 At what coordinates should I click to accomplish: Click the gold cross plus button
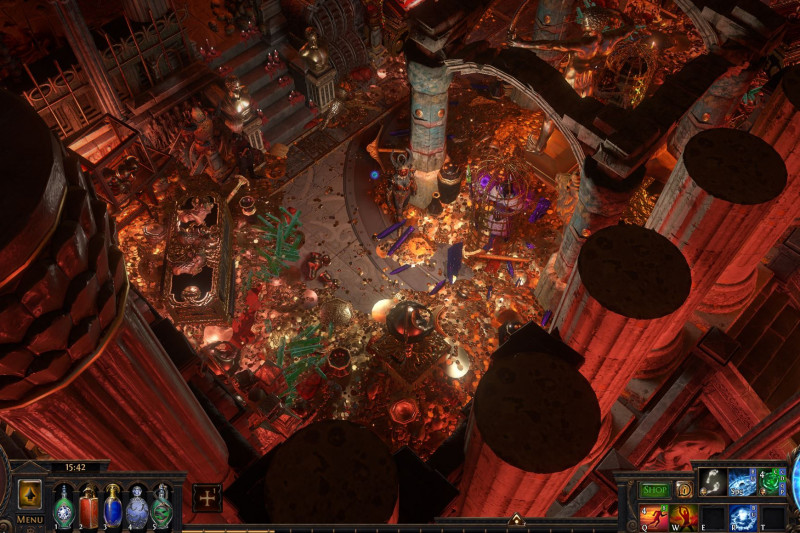coord(207,497)
